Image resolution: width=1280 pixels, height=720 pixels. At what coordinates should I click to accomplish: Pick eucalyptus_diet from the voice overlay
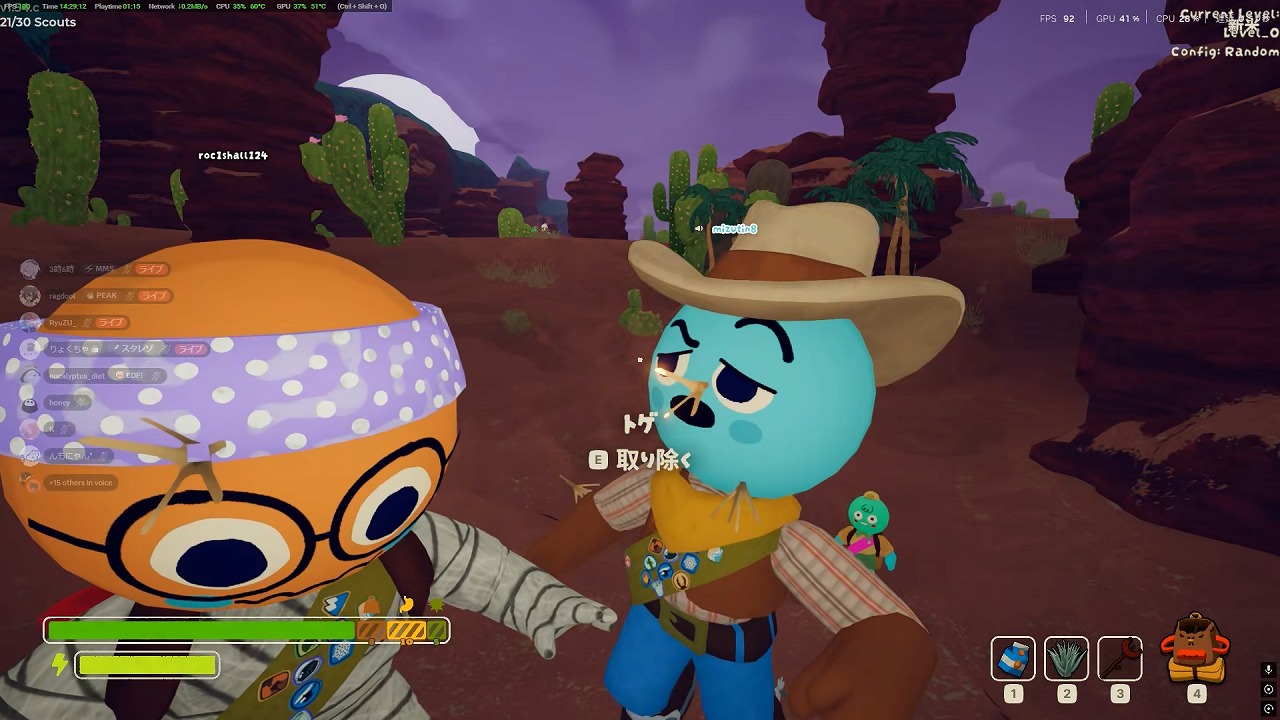[76, 376]
